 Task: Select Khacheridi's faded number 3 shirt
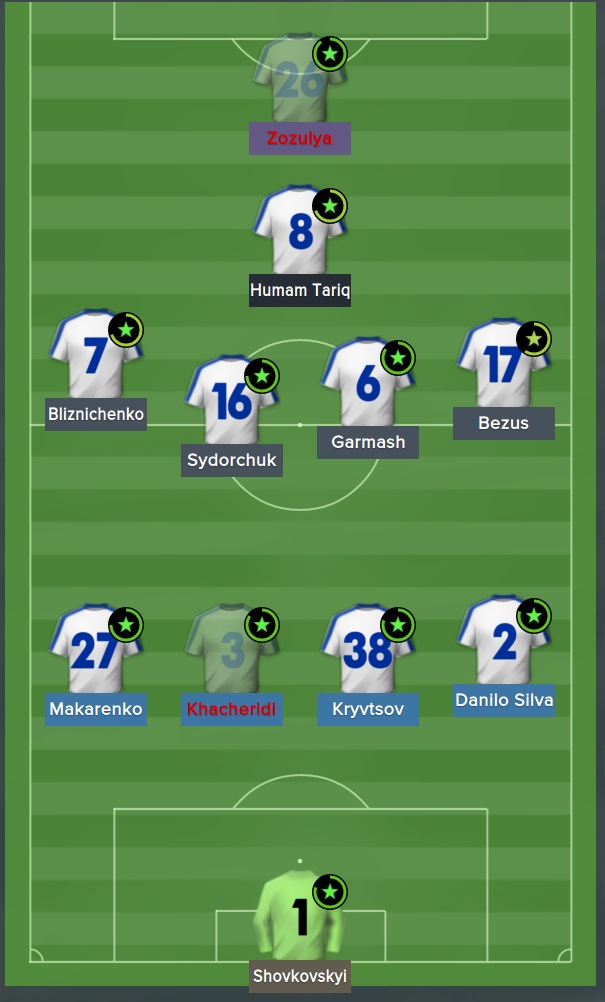coord(232,650)
